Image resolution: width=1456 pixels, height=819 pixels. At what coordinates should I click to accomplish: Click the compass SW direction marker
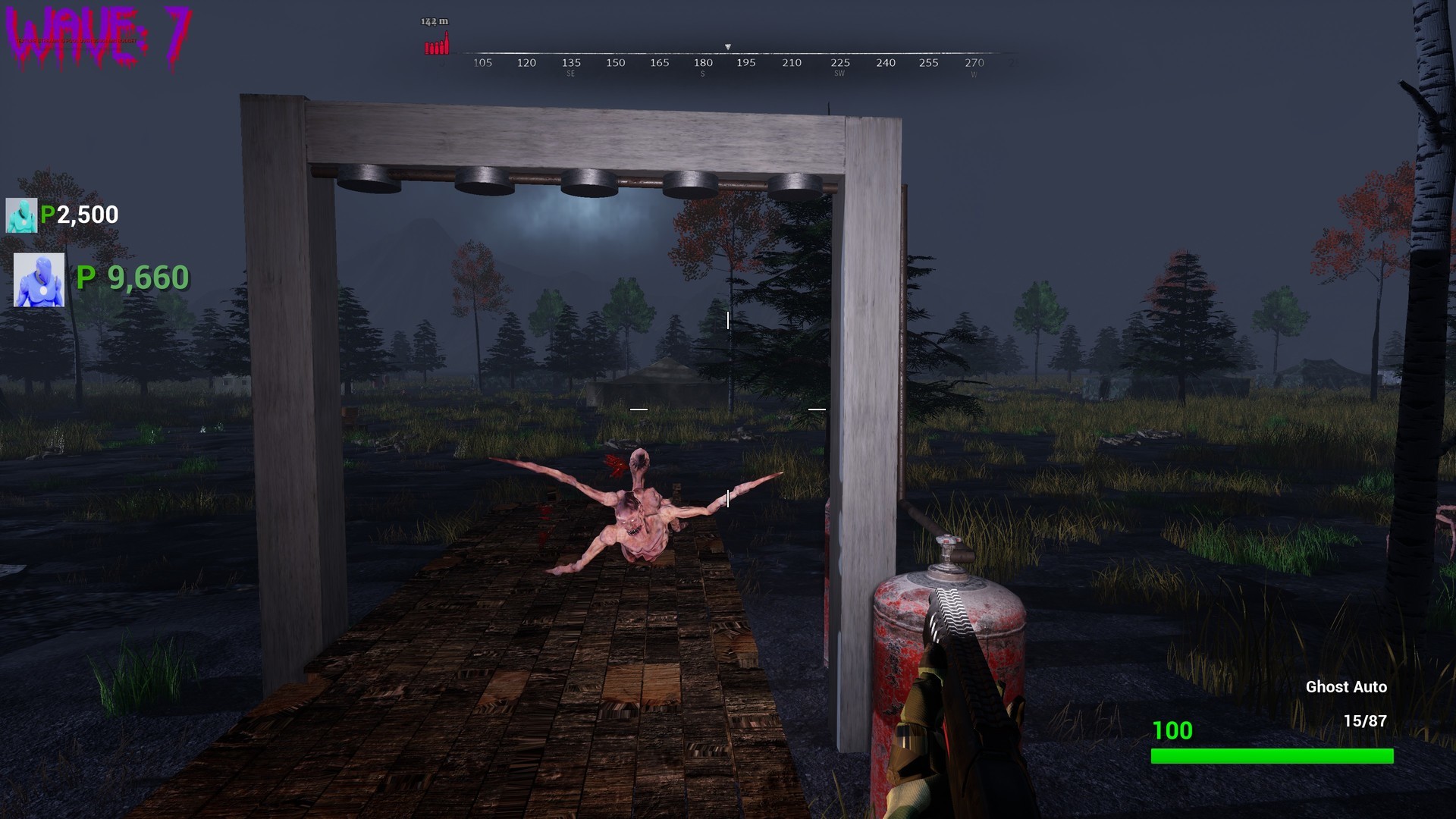pos(838,74)
